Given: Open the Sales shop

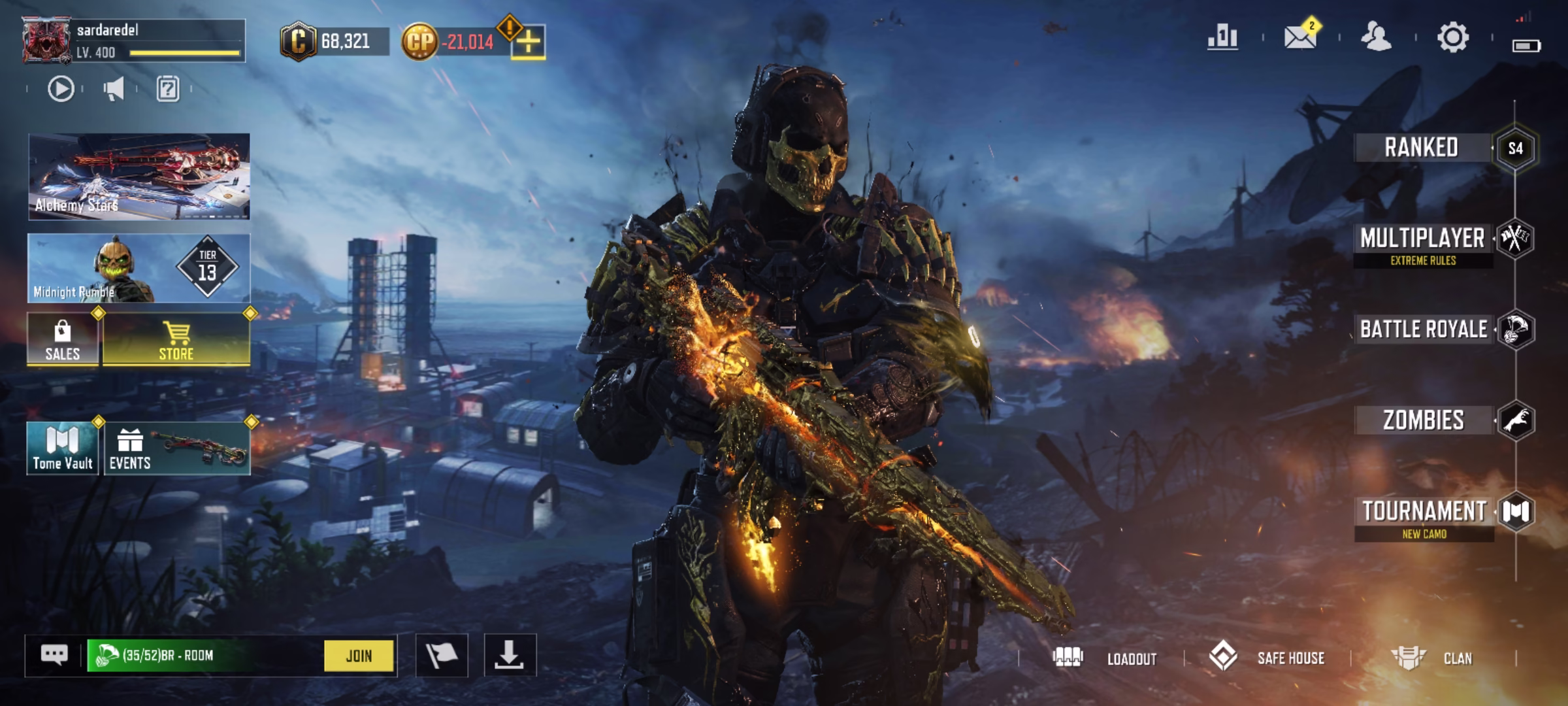Looking at the screenshot, I should click(63, 340).
